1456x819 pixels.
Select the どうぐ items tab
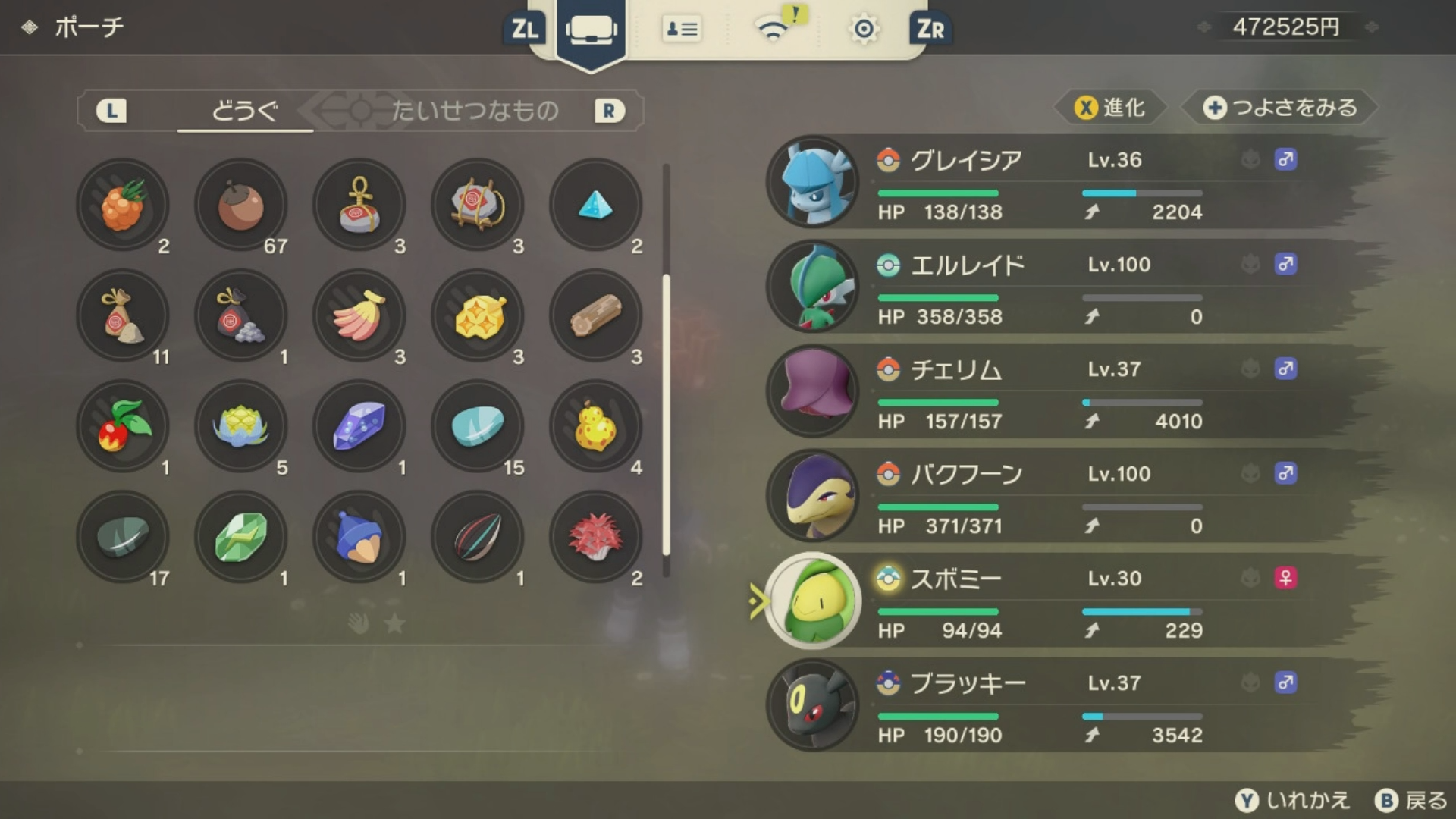[244, 111]
